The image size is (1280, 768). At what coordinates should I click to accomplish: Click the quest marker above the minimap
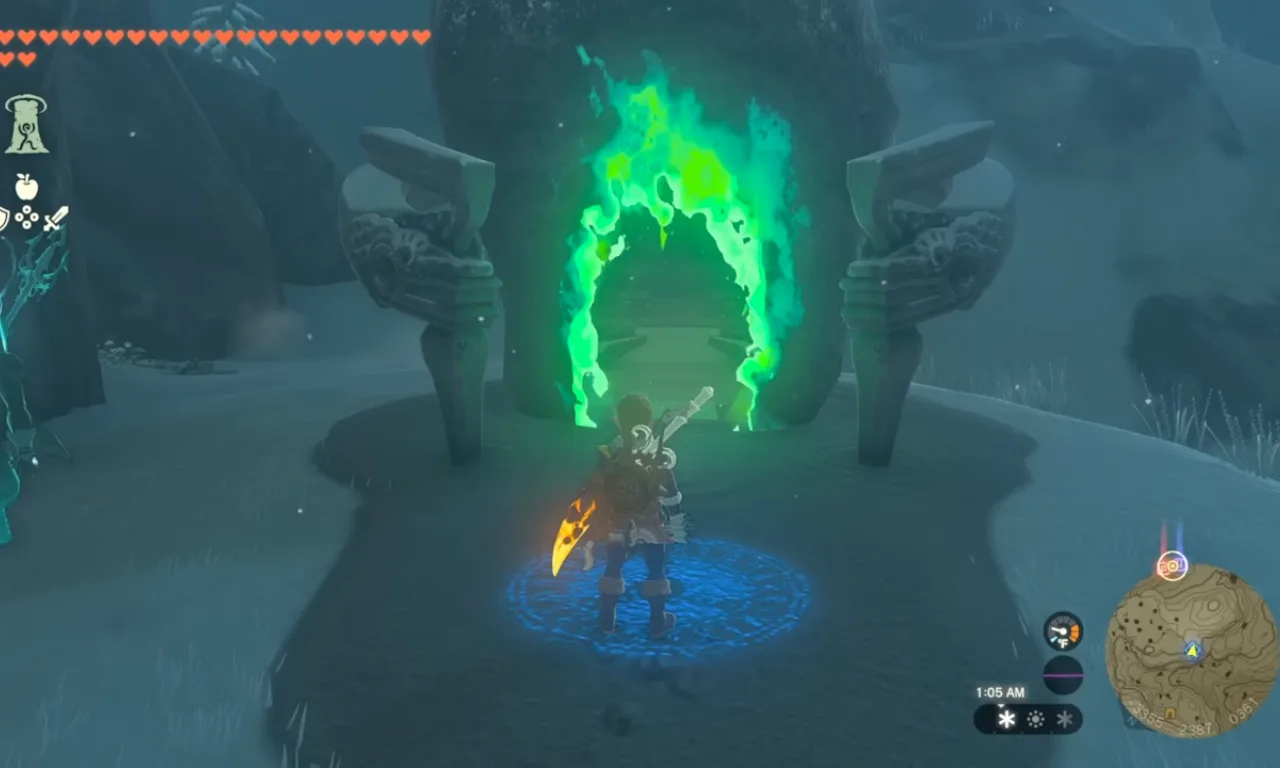[x=1171, y=565]
